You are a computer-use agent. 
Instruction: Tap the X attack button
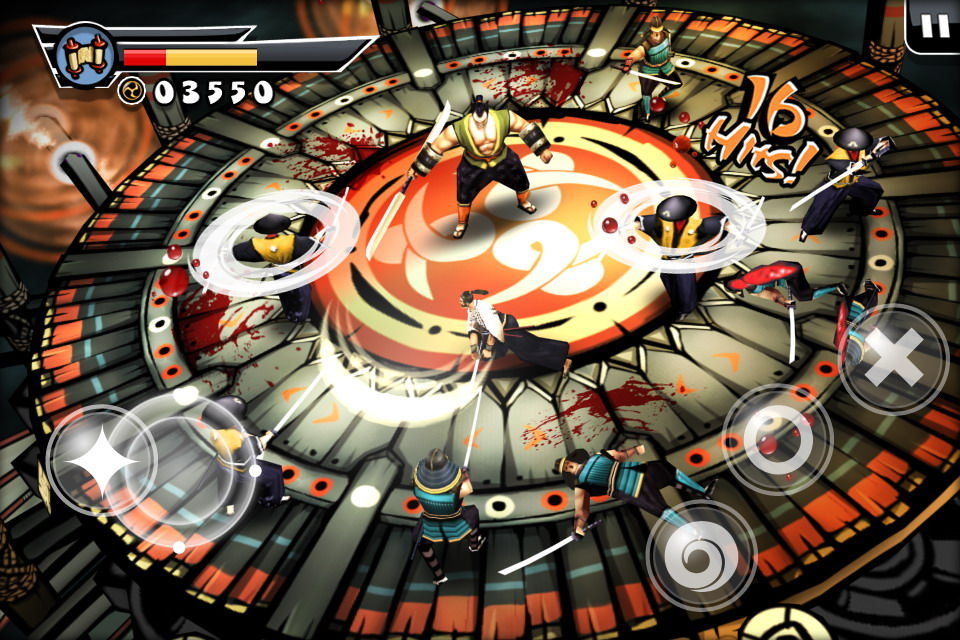(893, 358)
